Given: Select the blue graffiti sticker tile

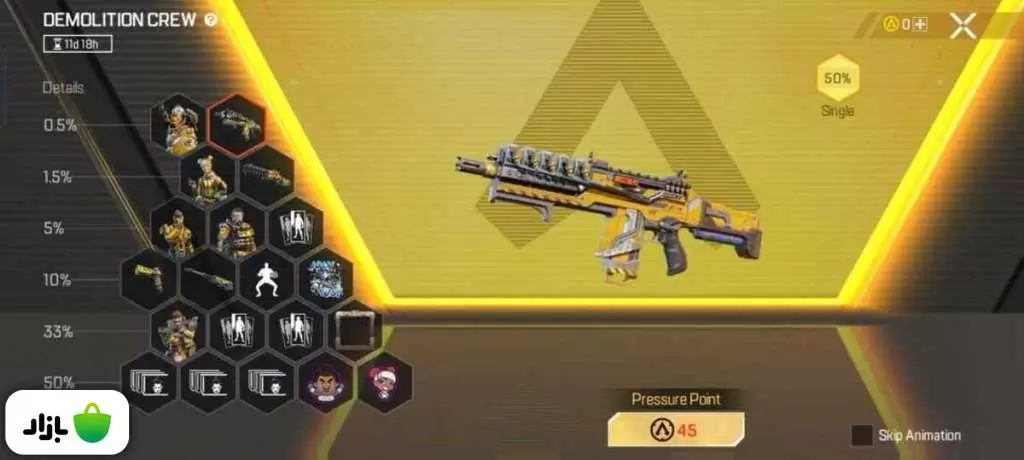Looking at the screenshot, I should tap(325, 280).
